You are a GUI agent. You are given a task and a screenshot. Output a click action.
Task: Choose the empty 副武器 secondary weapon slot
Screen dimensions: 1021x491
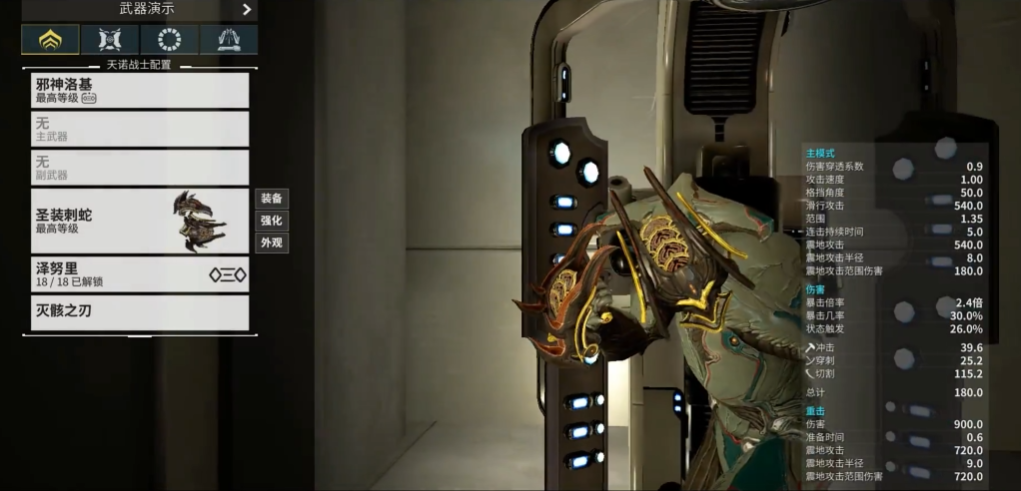click(140, 167)
